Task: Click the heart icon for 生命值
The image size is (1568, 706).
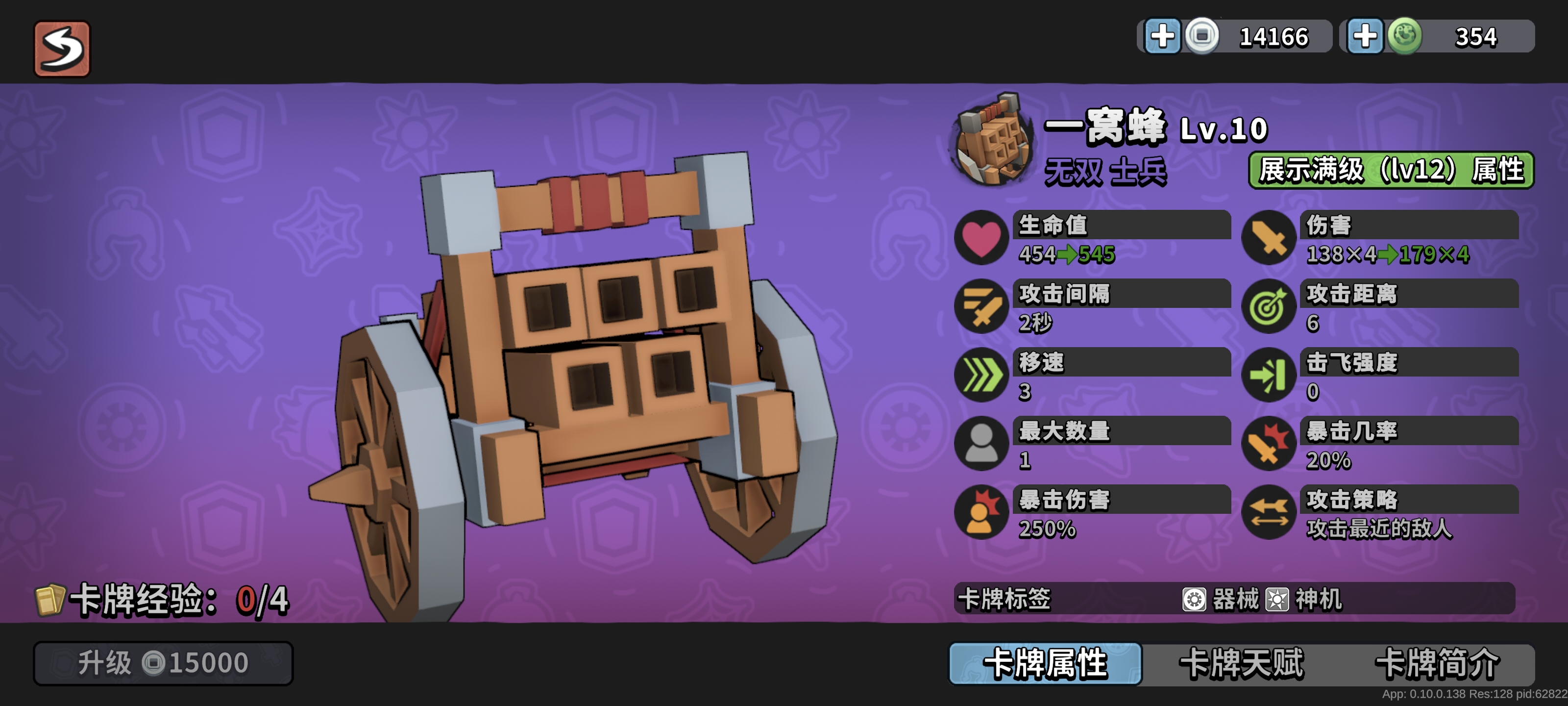Action: [981, 238]
